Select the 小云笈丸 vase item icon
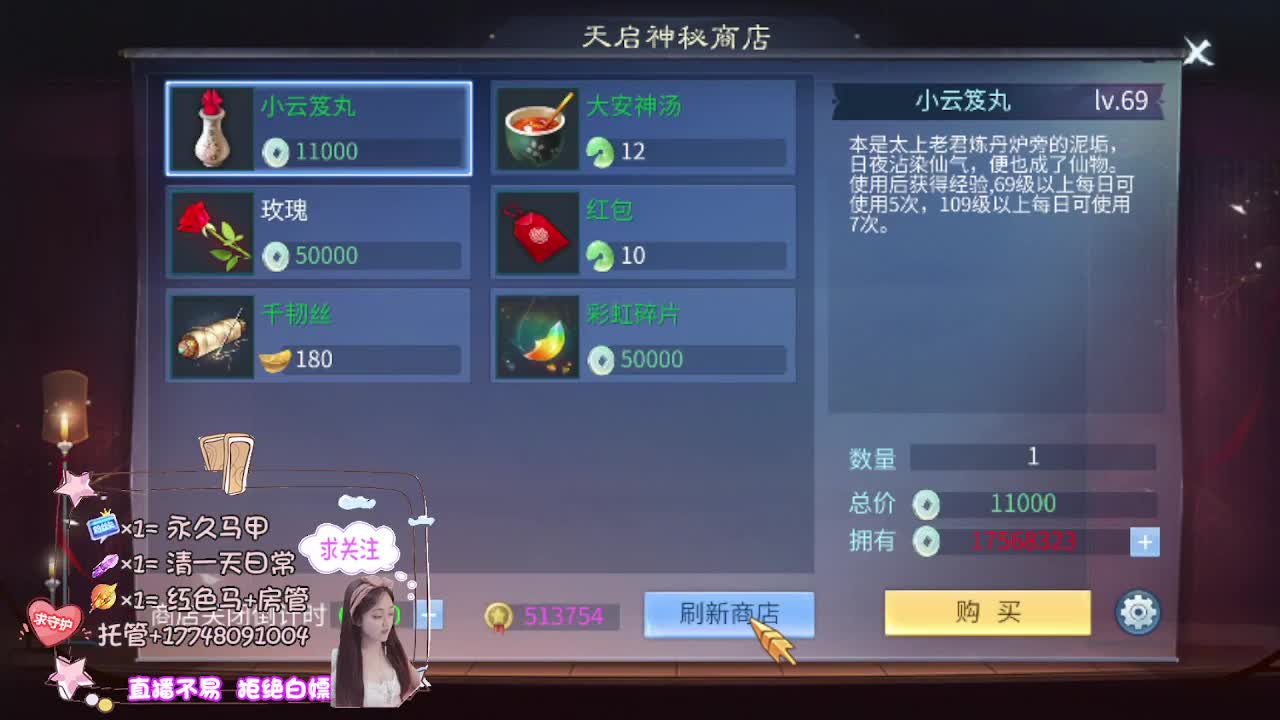Screen dimensions: 1280x720 click(210, 130)
